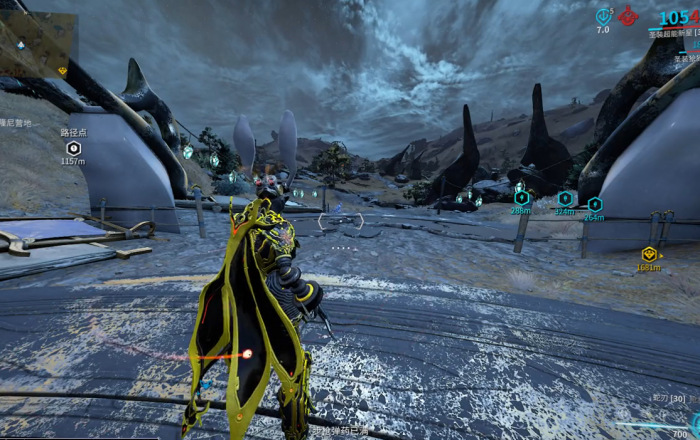Select the 路径点 waypoint marker at 1157m
The width and height of the screenshot is (700, 440).
[73, 148]
